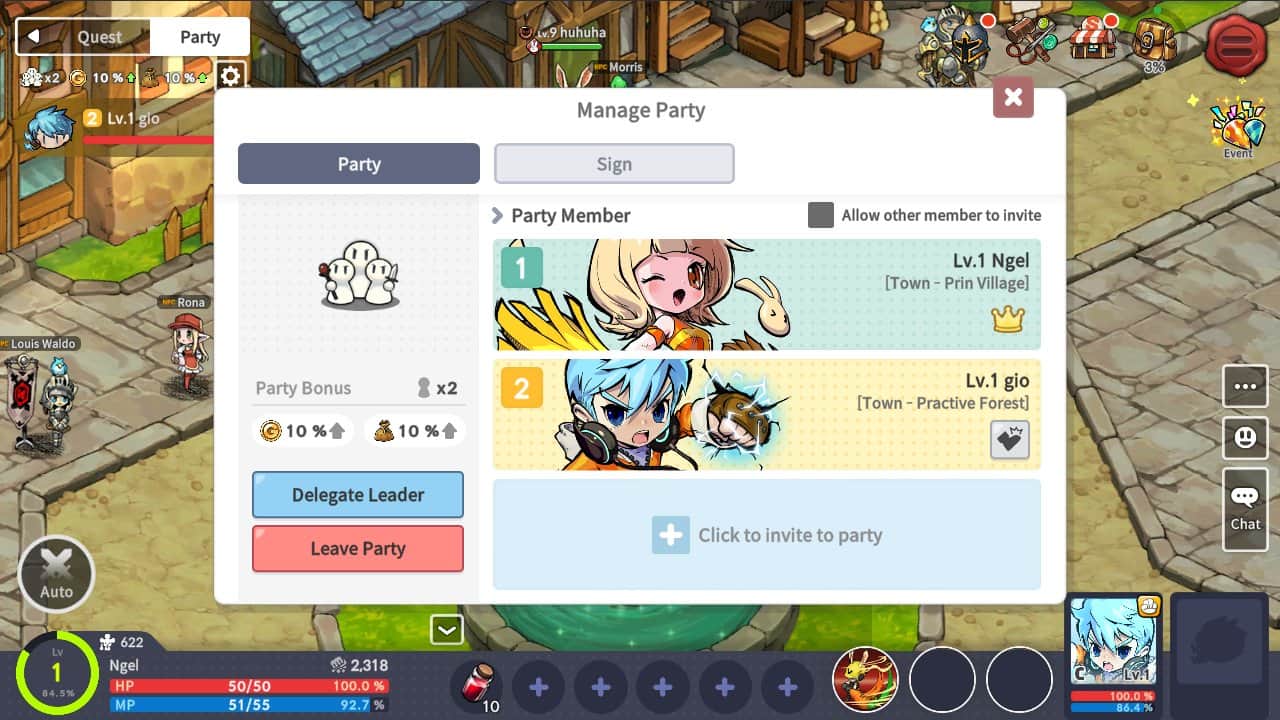This screenshot has height=720, width=1280.
Task: Use the red potion quick slot
Action: click(479, 686)
